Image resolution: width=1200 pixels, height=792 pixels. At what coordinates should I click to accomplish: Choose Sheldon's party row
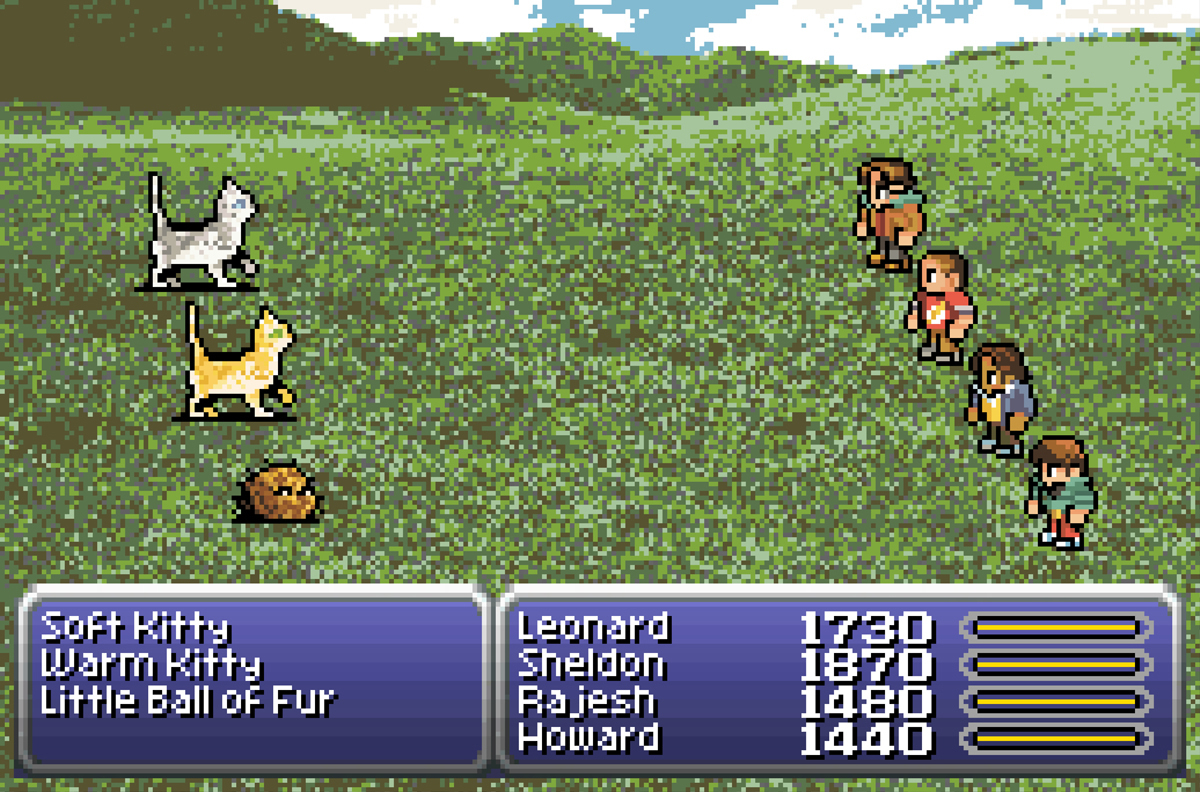591,664
